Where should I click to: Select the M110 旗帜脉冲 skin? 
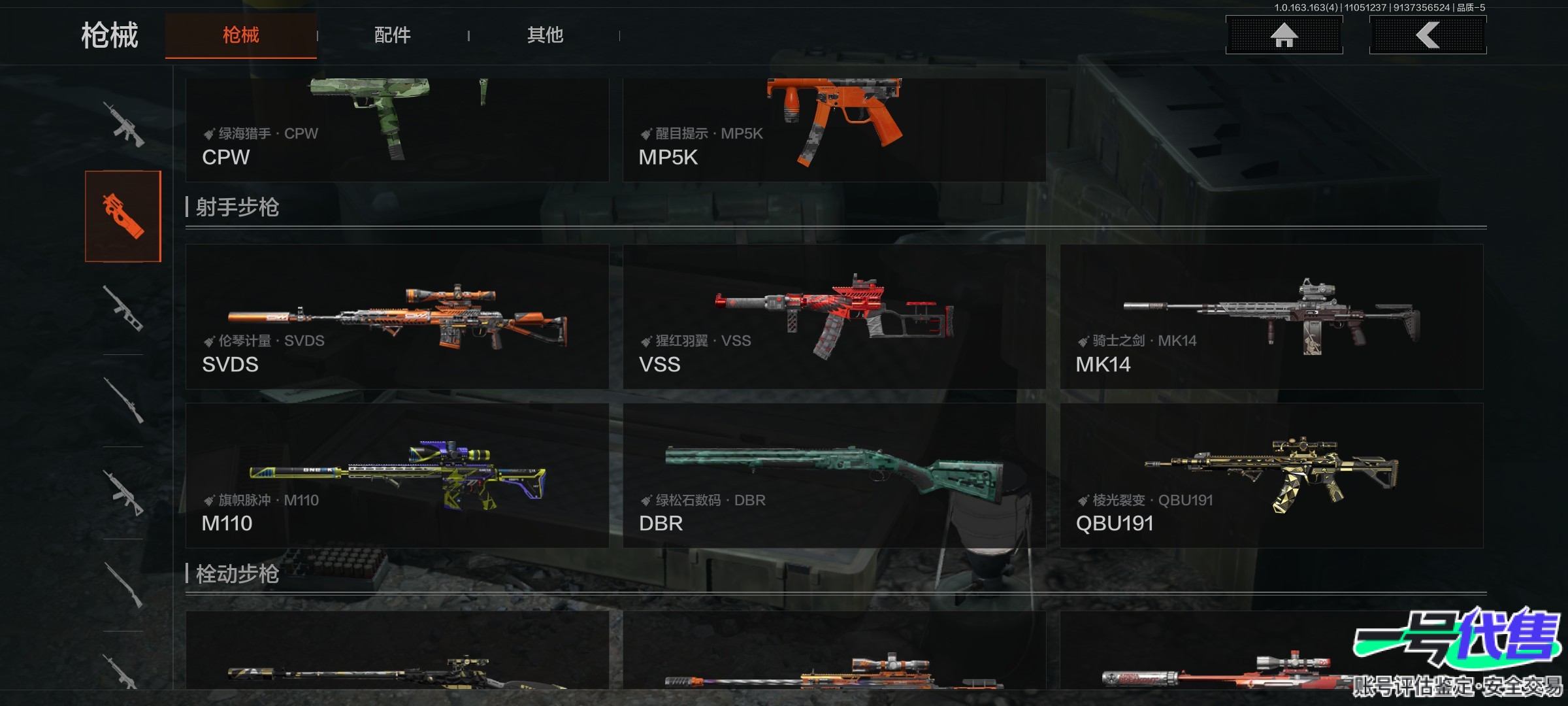click(x=397, y=475)
